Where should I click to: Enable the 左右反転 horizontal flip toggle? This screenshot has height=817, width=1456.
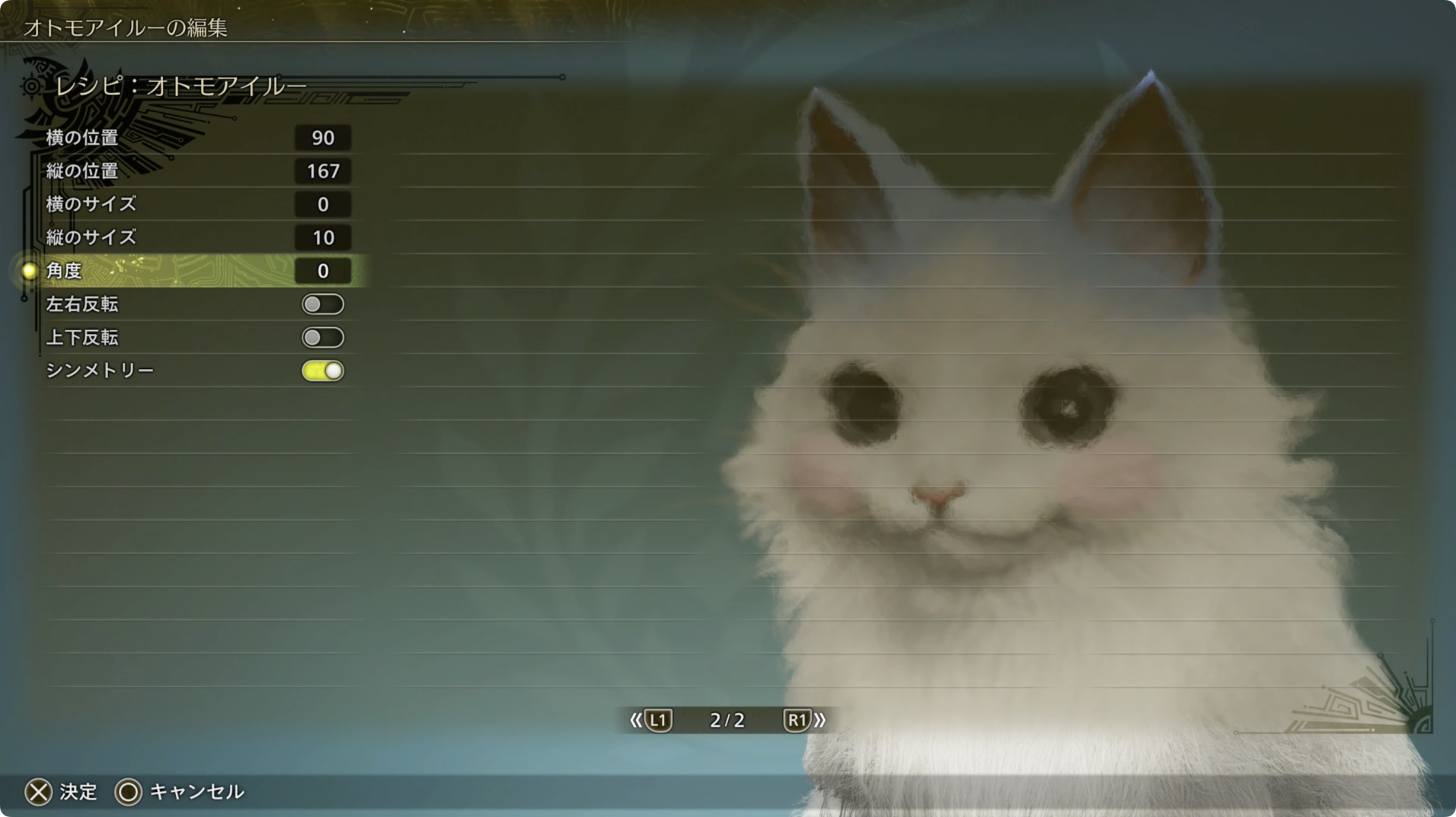[x=322, y=304]
